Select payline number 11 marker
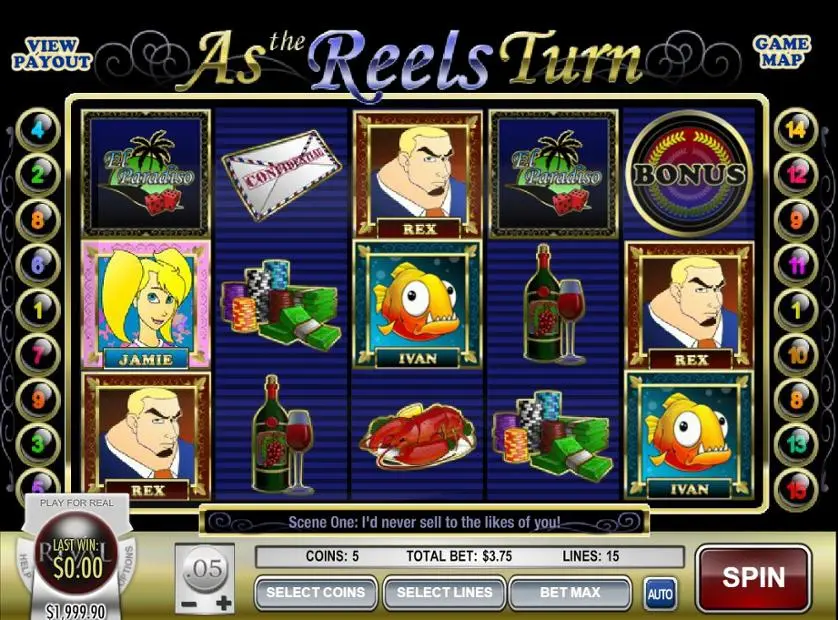The image size is (838, 620). tap(796, 265)
